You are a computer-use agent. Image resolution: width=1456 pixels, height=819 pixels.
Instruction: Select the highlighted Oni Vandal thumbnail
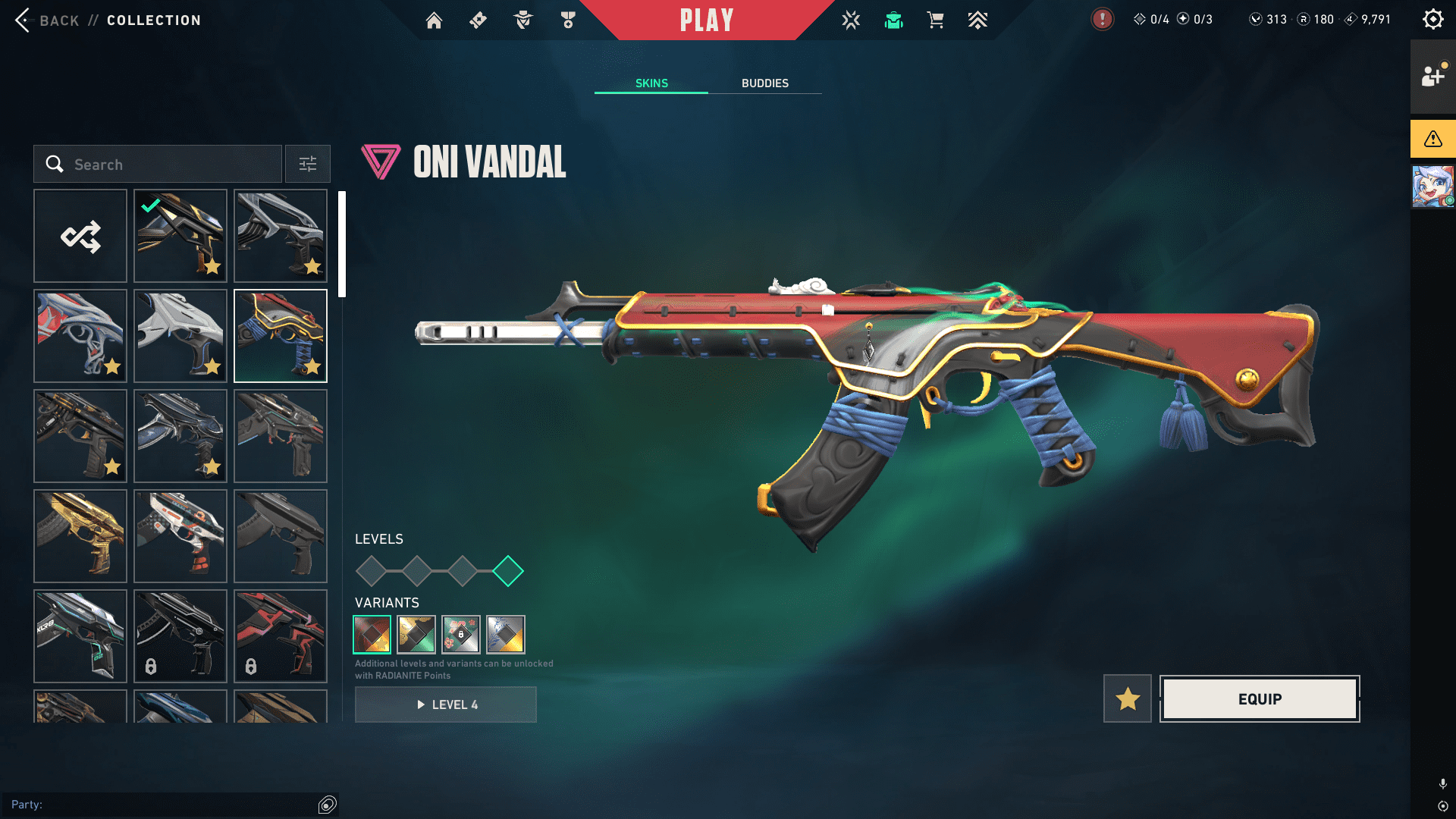pyautogui.click(x=281, y=336)
